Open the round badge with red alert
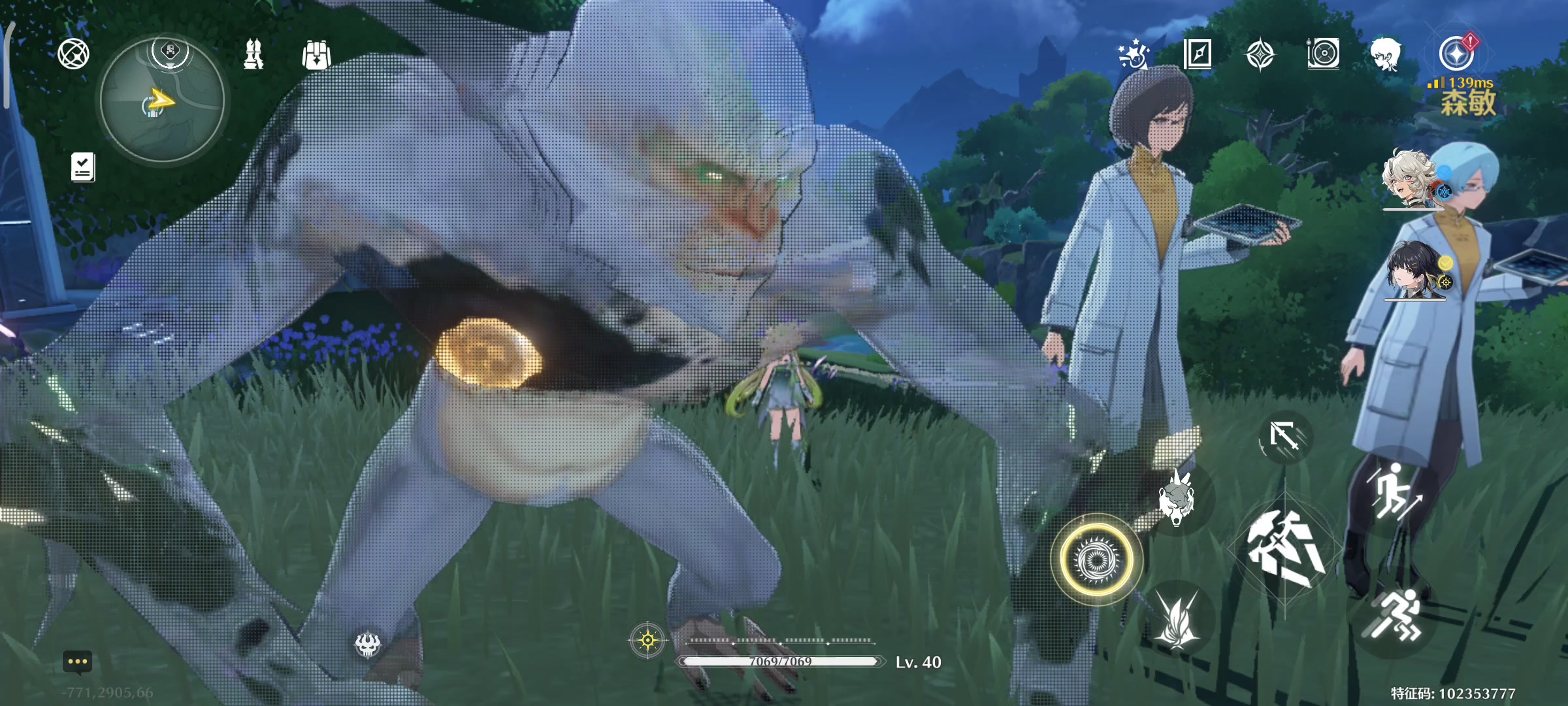The width and height of the screenshot is (1568, 706). [1457, 54]
